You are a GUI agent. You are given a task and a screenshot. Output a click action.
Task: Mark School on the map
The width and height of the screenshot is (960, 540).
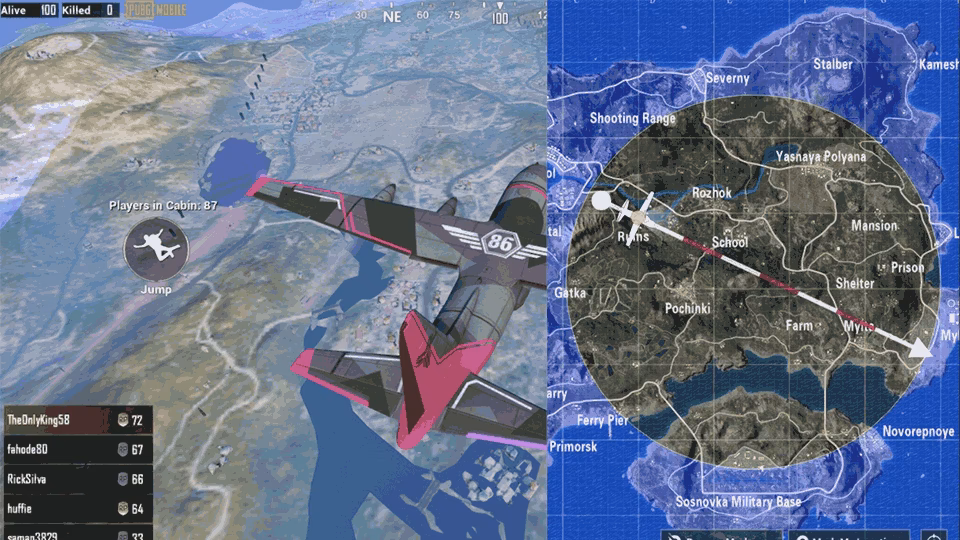(729, 243)
